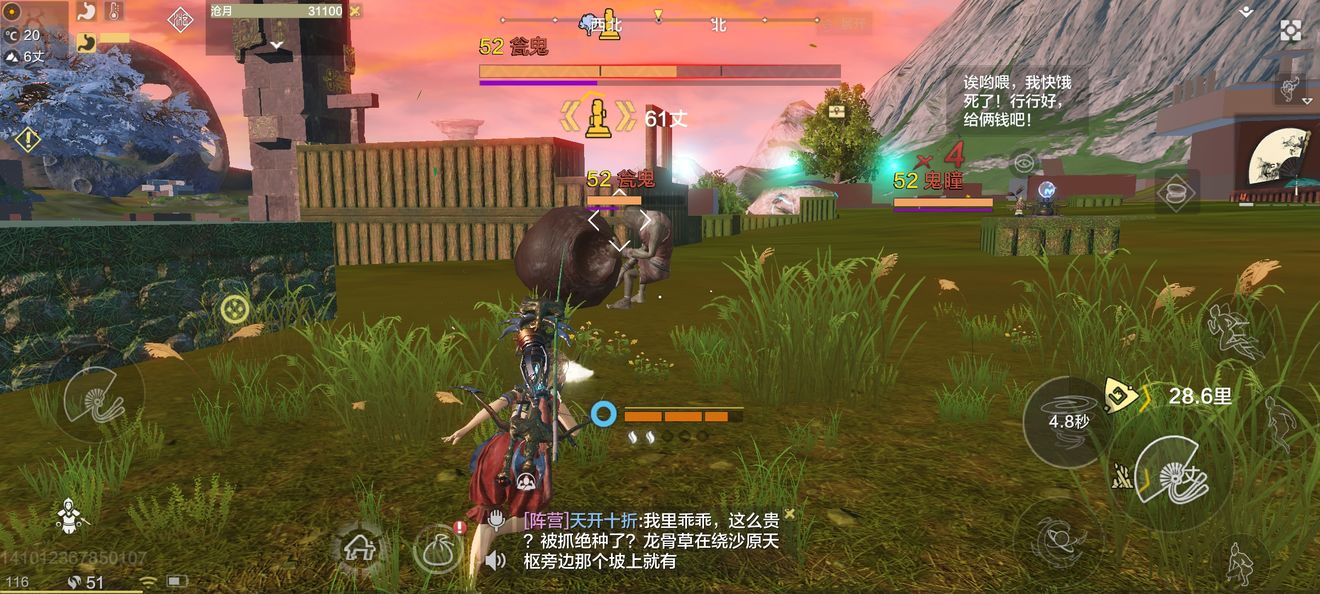Toggle the eye view icon
The width and height of the screenshot is (1320, 594).
[1023, 162]
